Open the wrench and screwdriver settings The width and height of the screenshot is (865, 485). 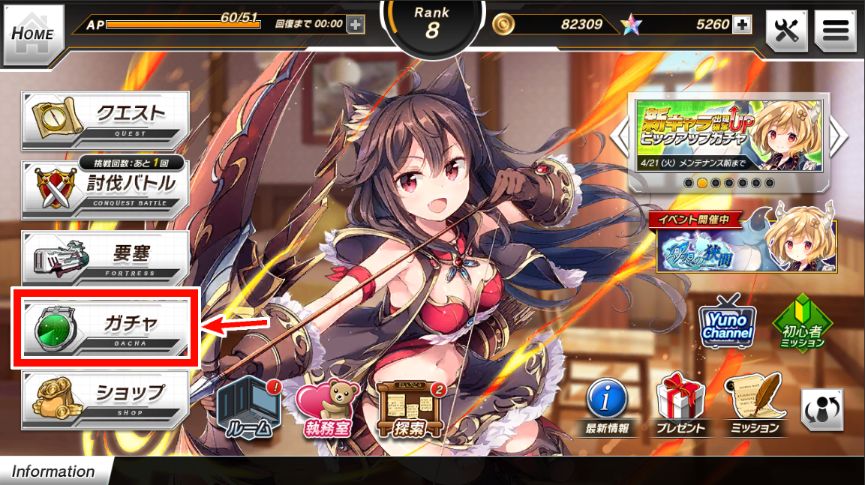point(786,31)
